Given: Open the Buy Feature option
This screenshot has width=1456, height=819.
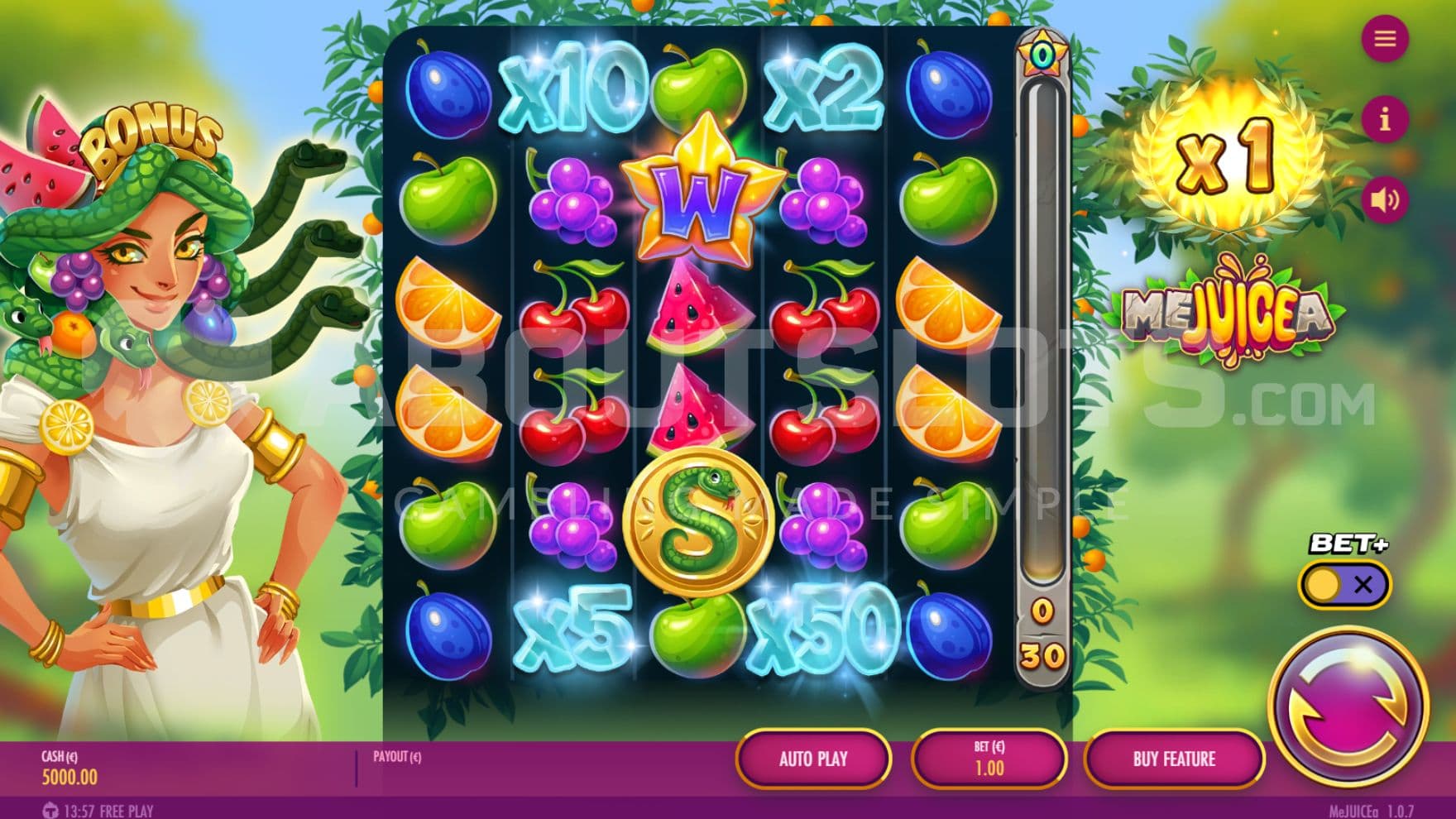Looking at the screenshot, I should (1174, 759).
